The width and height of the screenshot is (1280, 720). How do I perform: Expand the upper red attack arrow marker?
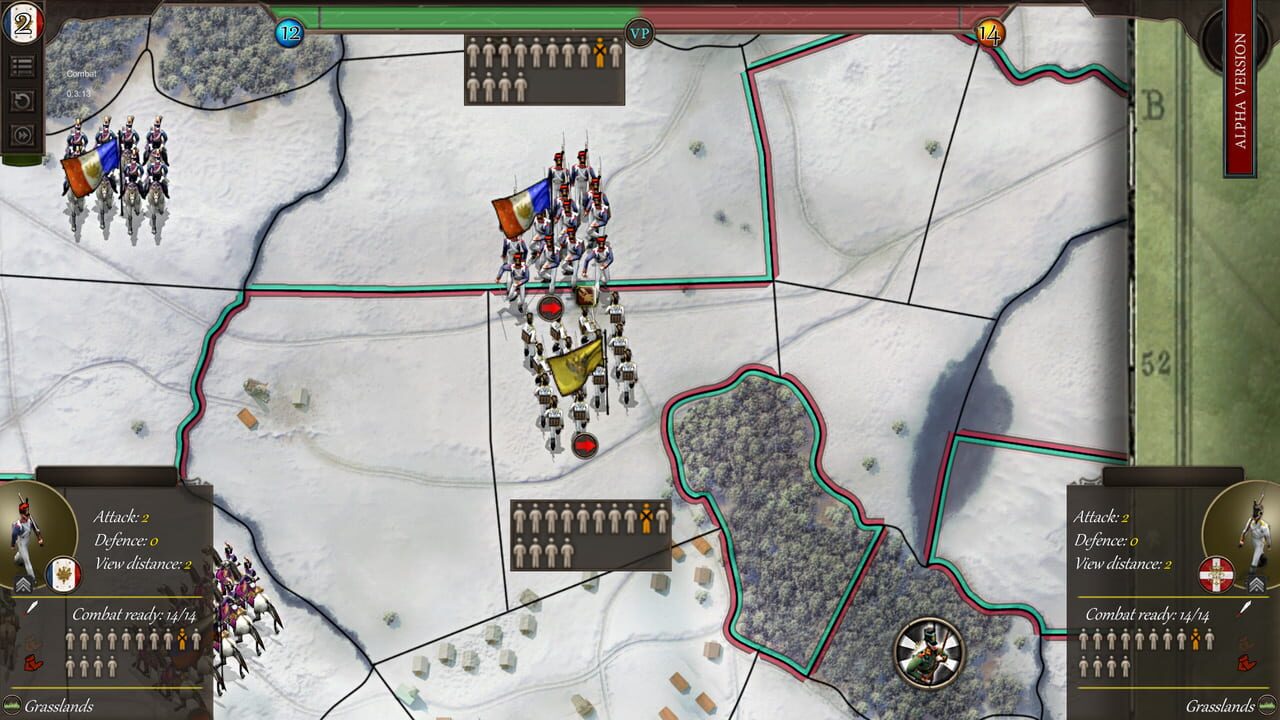pos(550,307)
